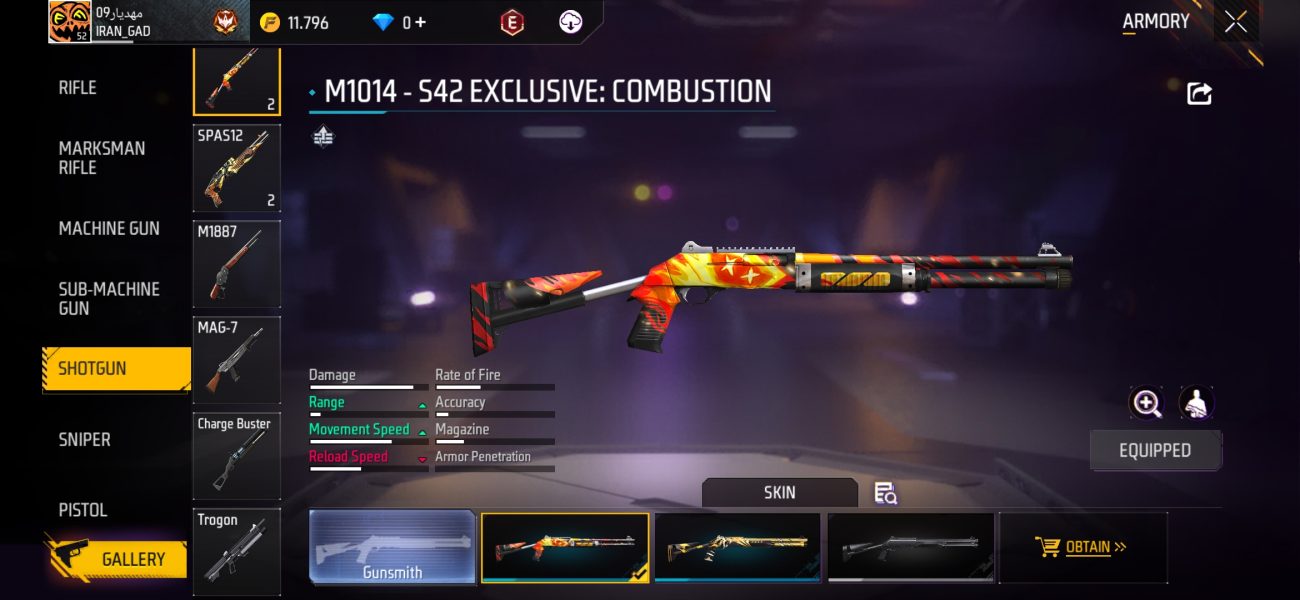Pick the Charge Buster weapon
The width and height of the screenshot is (1300, 600).
click(236, 456)
